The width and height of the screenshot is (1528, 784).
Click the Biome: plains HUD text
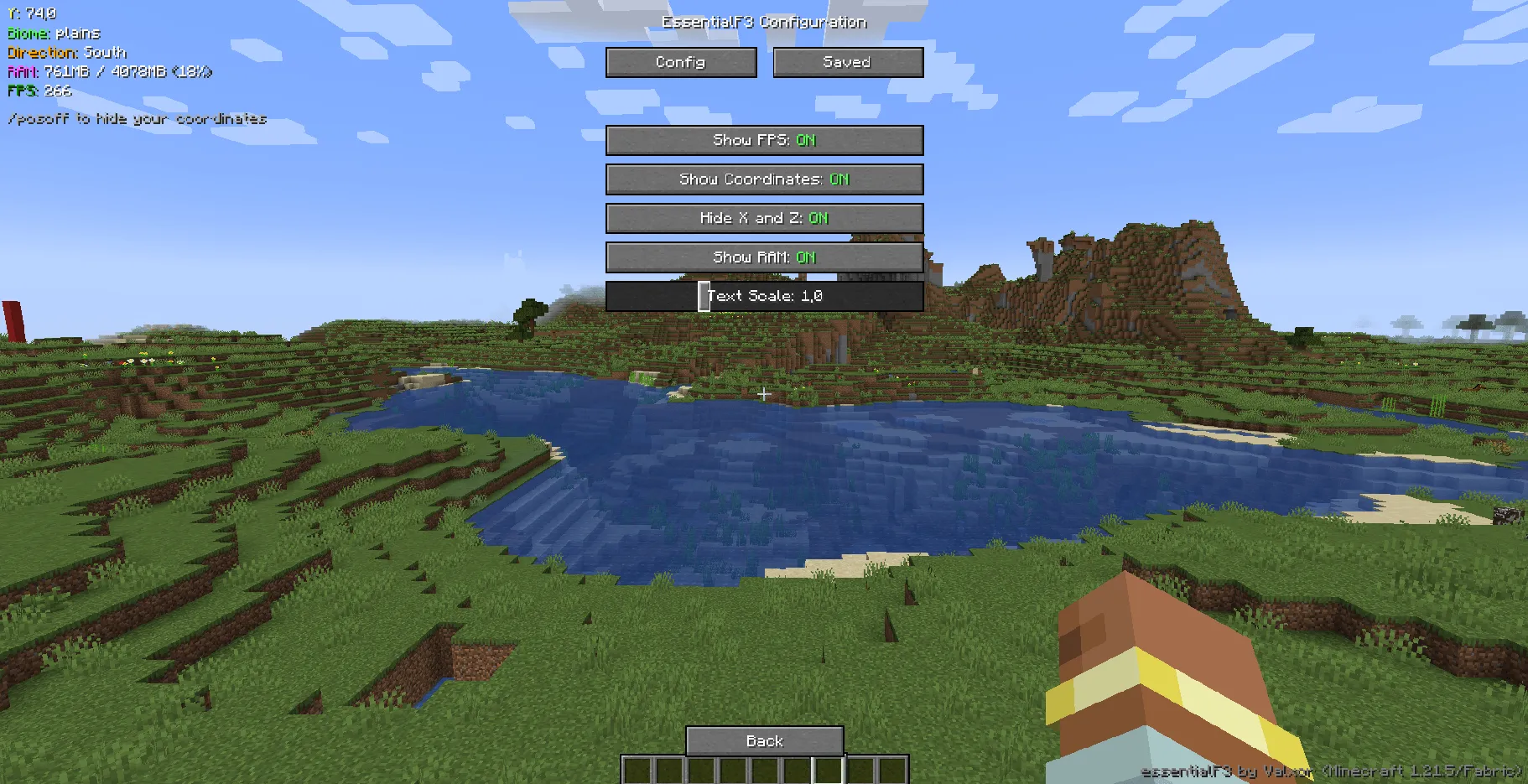coord(53,34)
